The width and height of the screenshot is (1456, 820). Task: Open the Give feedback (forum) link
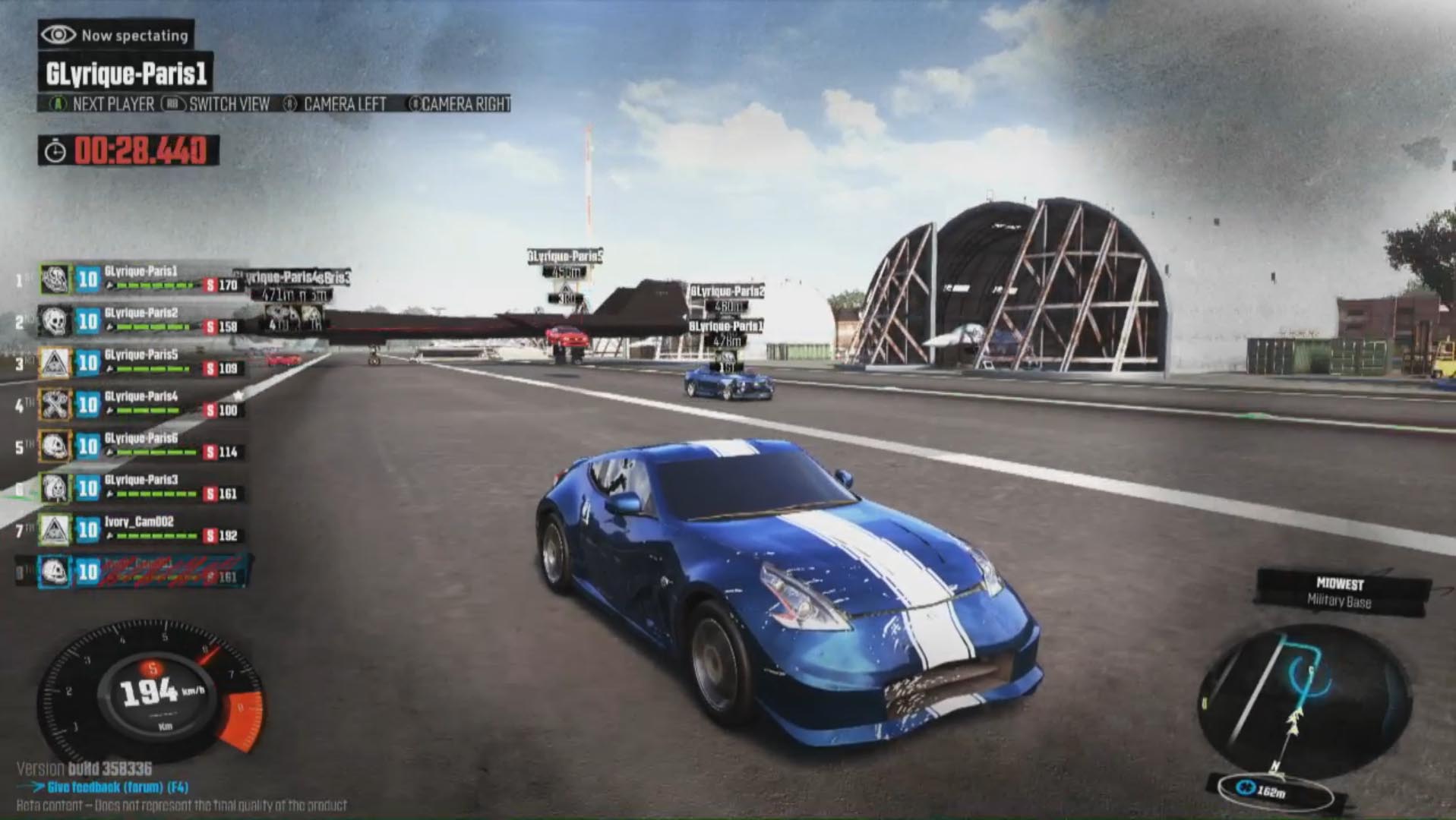pyautogui.click(x=117, y=787)
